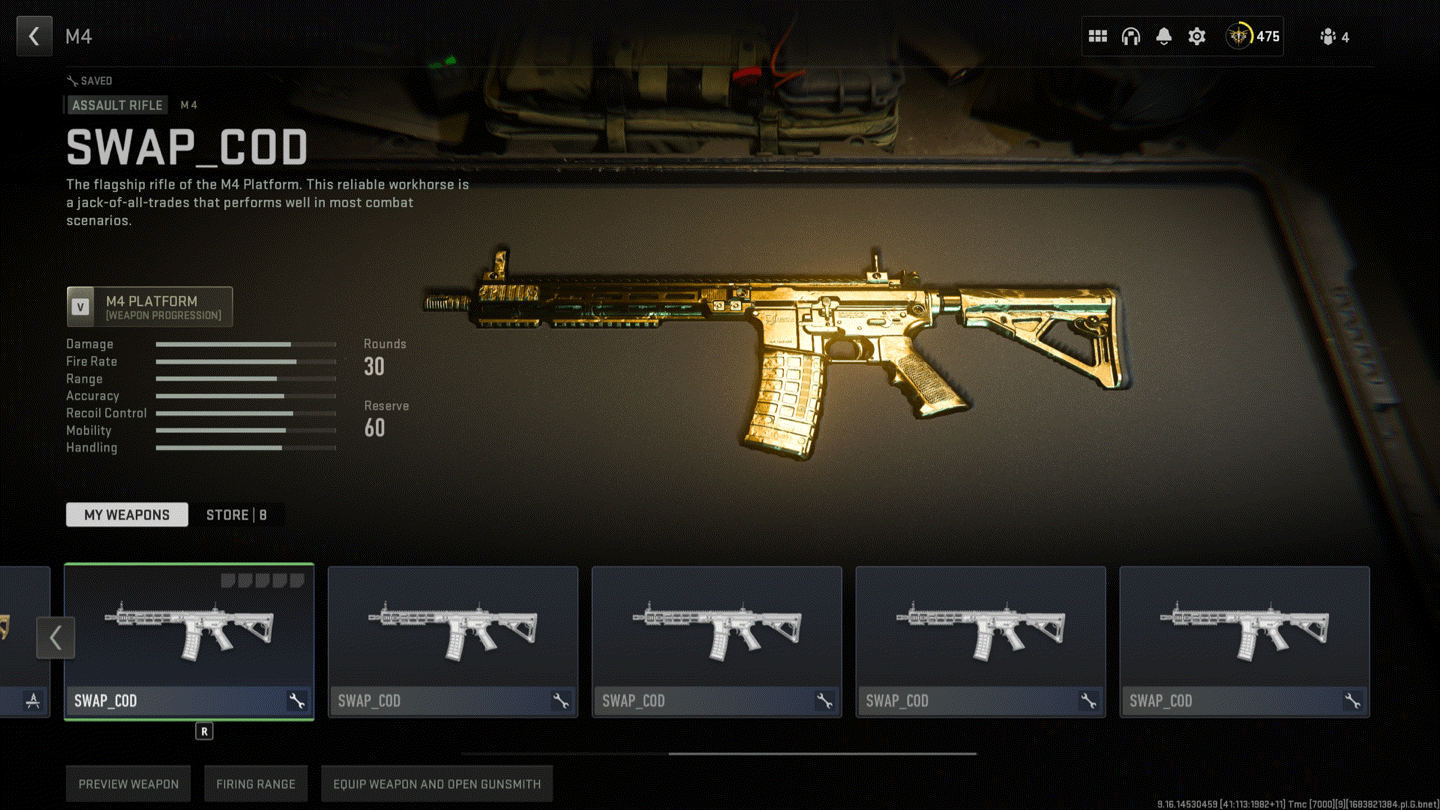
Task: Switch to the Store tab
Action: (x=236, y=515)
